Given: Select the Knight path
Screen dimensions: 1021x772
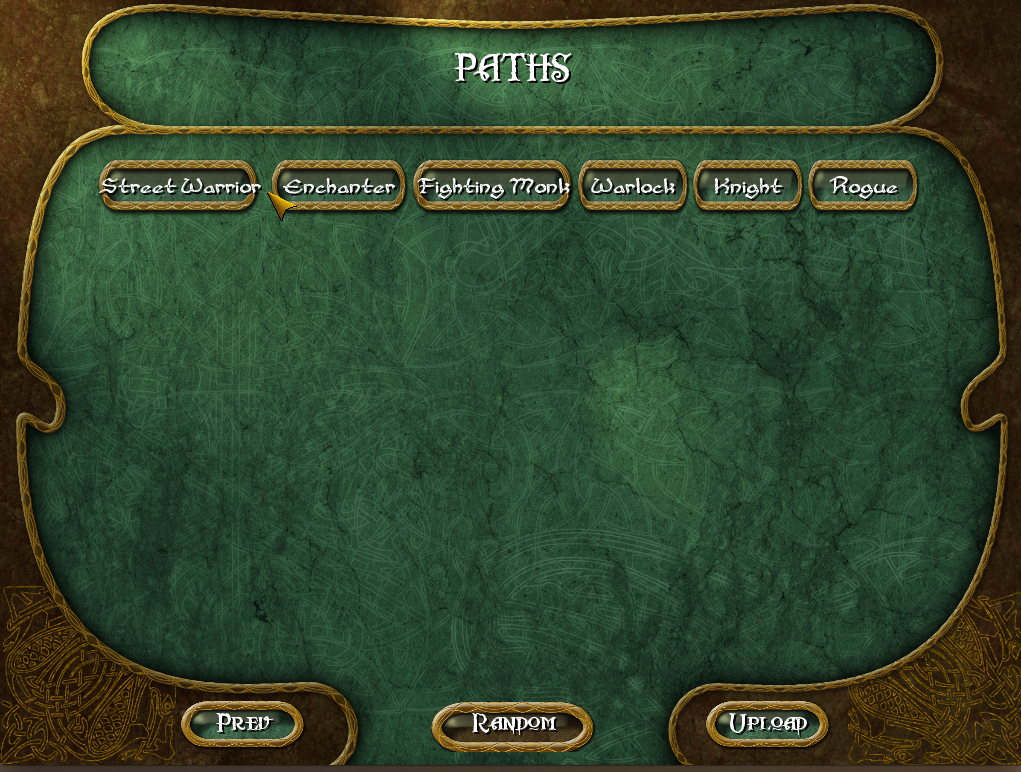Looking at the screenshot, I should coord(748,186).
